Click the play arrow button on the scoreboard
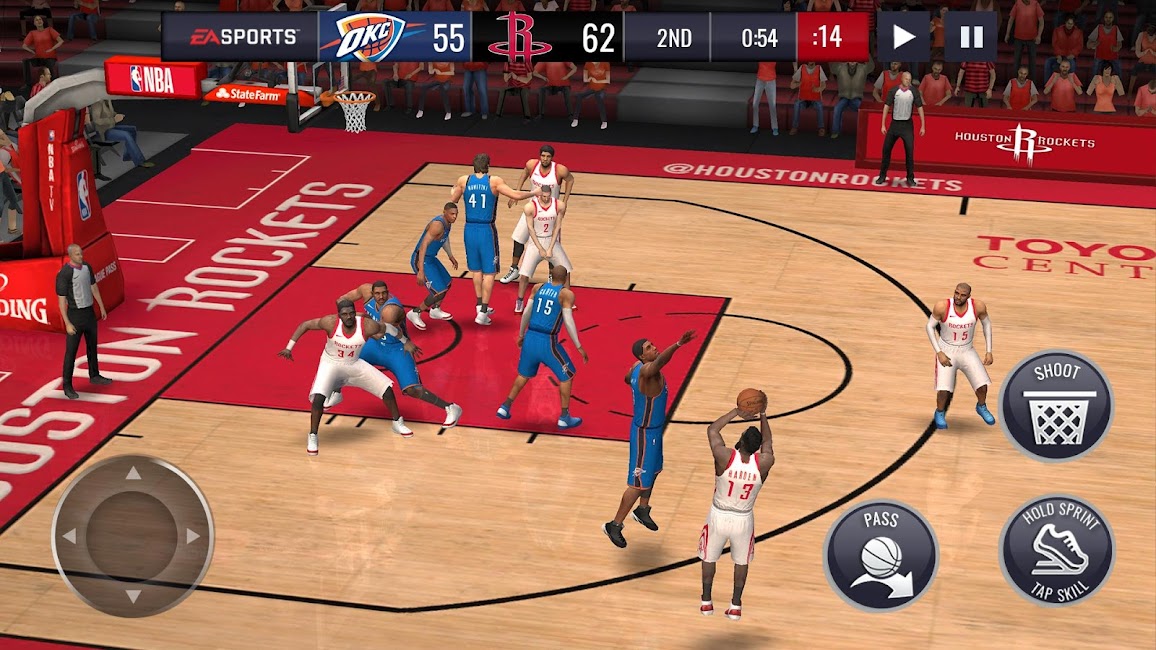This screenshot has width=1156, height=650. click(x=903, y=38)
